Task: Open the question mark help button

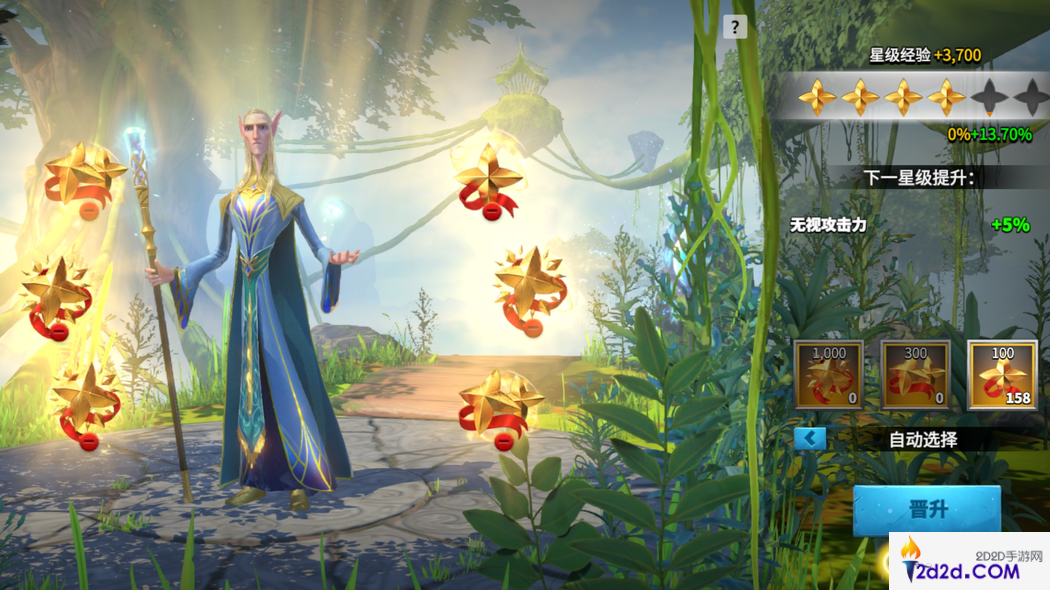Action: pyautogui.click(x=736, y=27)
